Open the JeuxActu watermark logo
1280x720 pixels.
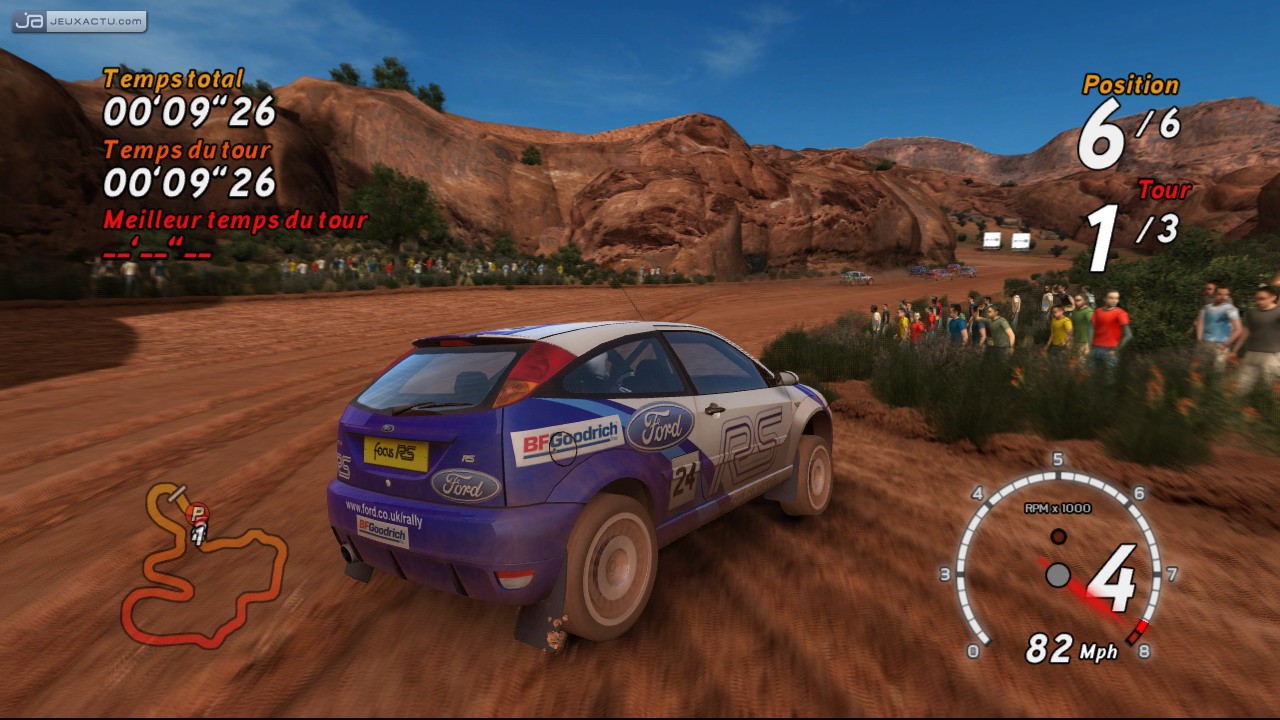(80, 21)
